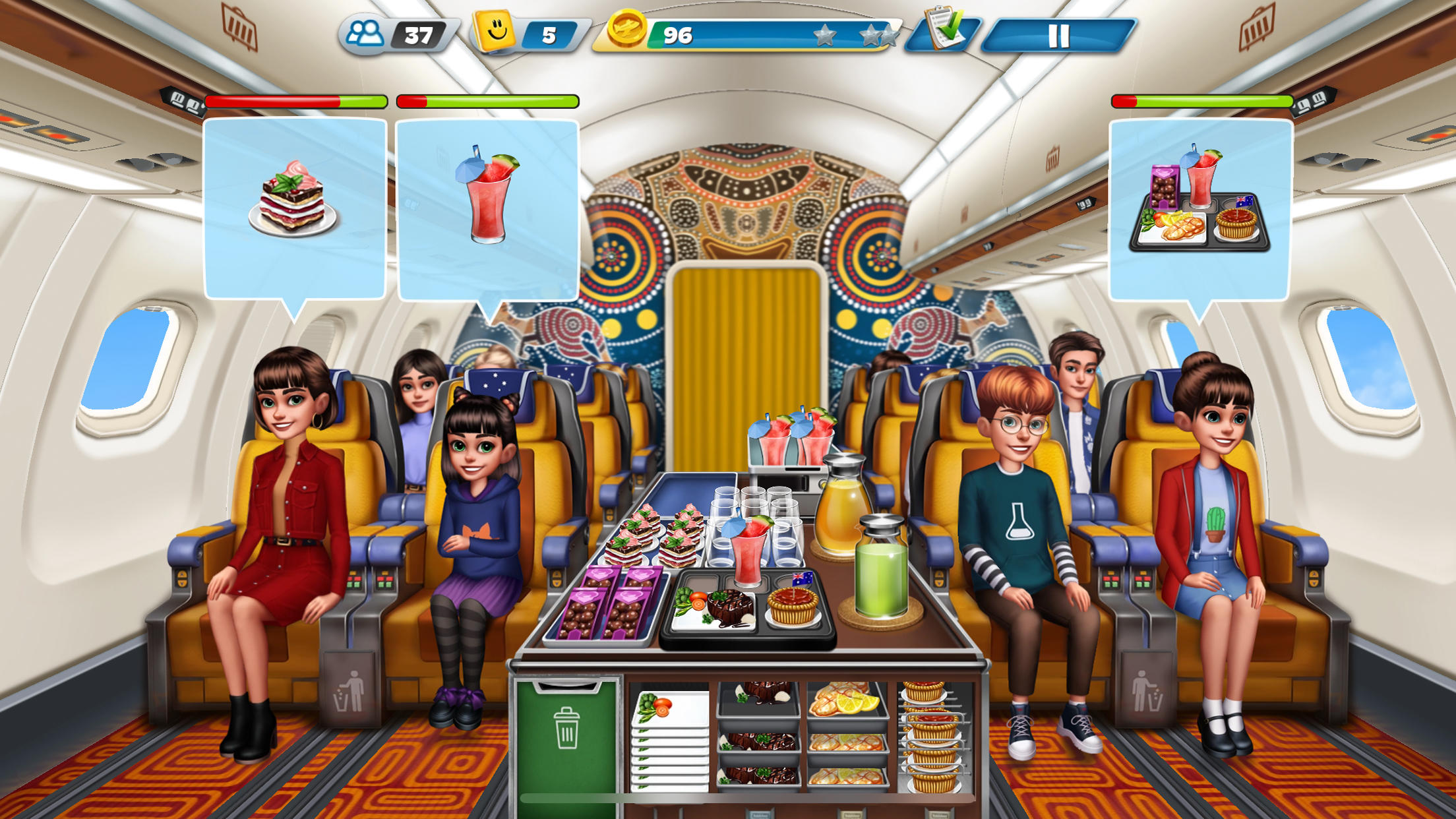
Task: Open the level objectives checklist
Action: coord(944,30)
